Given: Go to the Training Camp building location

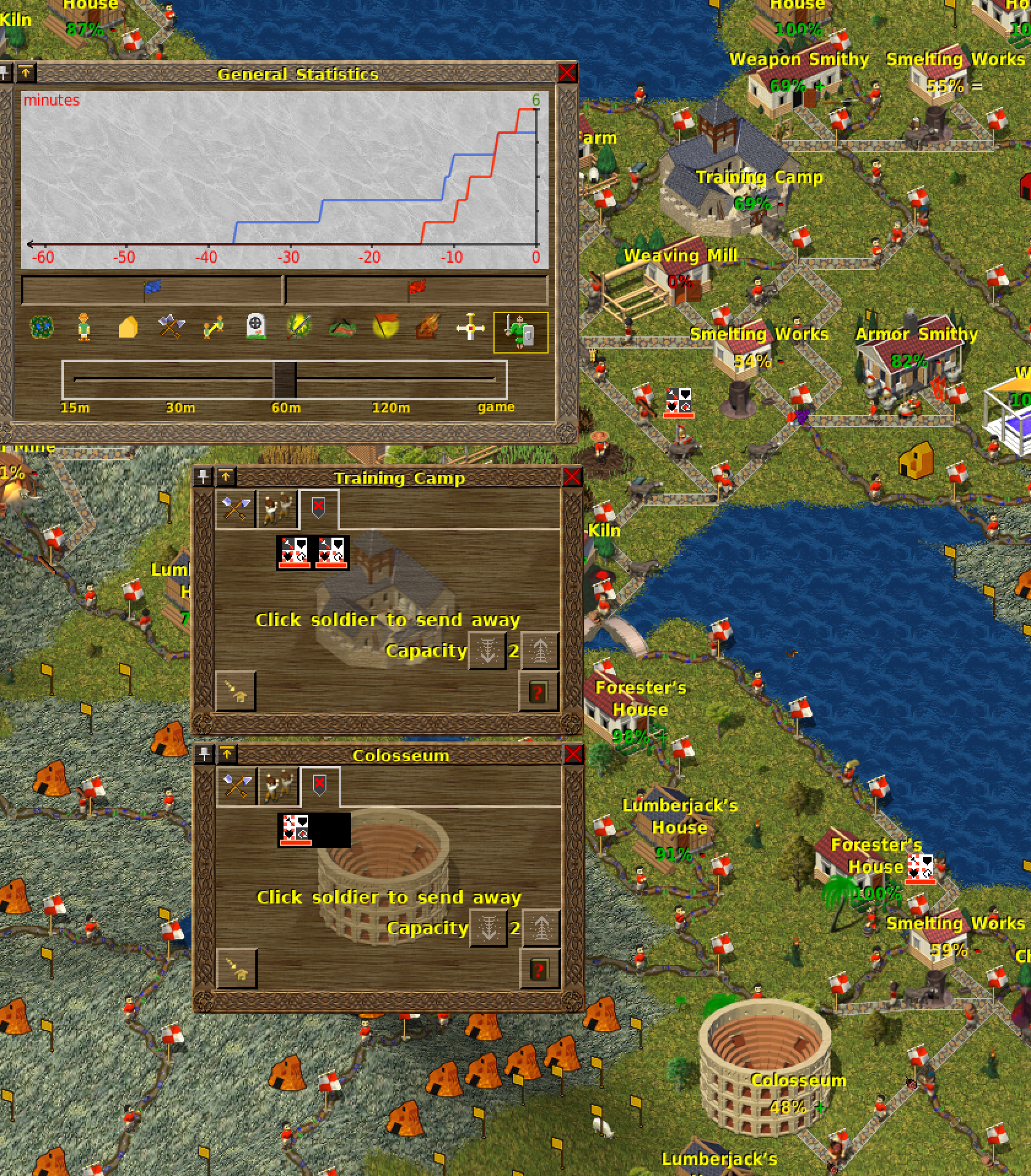Looking at the screenshot, I should click(x=236, y=692).
